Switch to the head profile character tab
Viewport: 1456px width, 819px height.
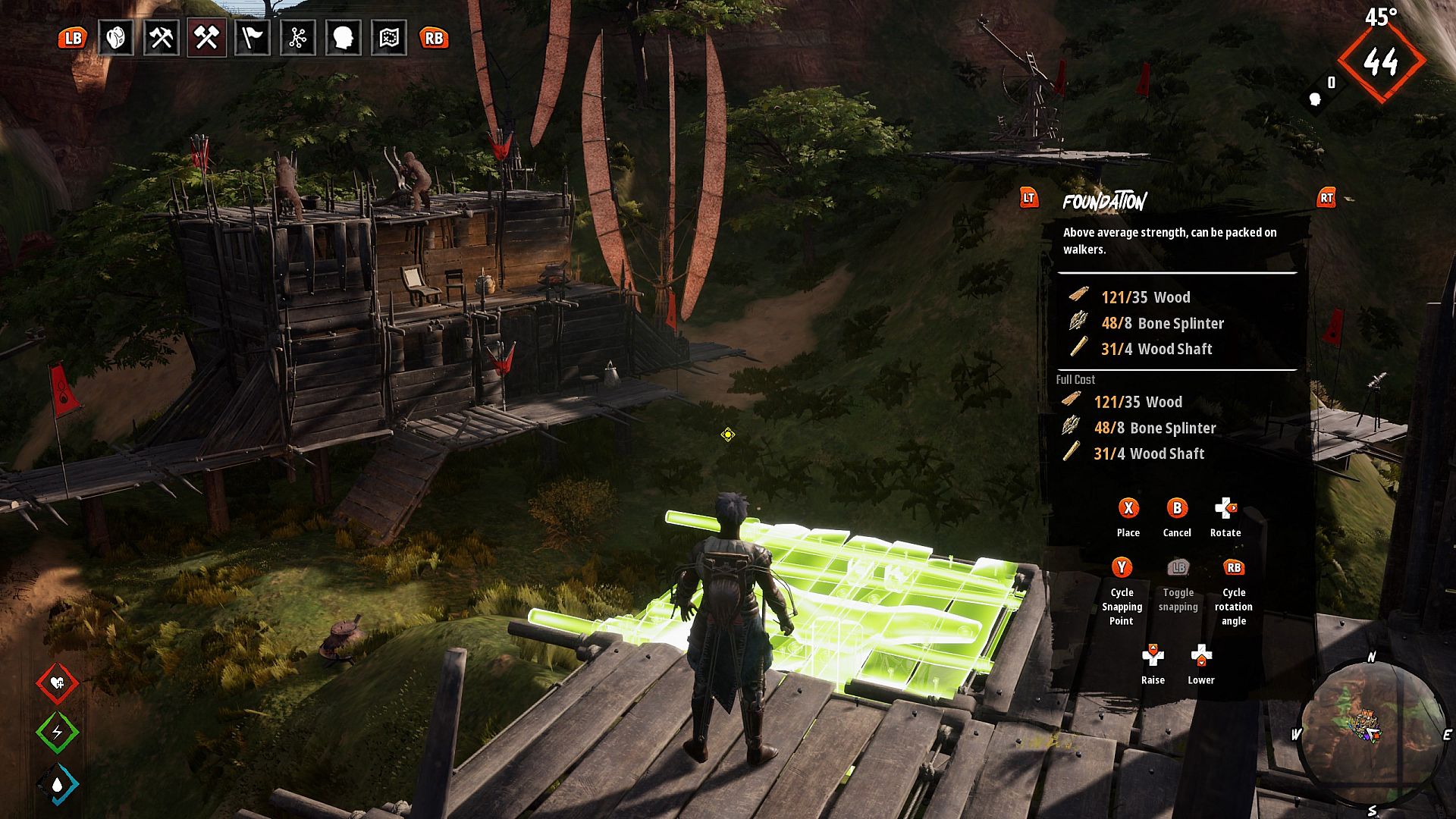[x=343, y=38]
